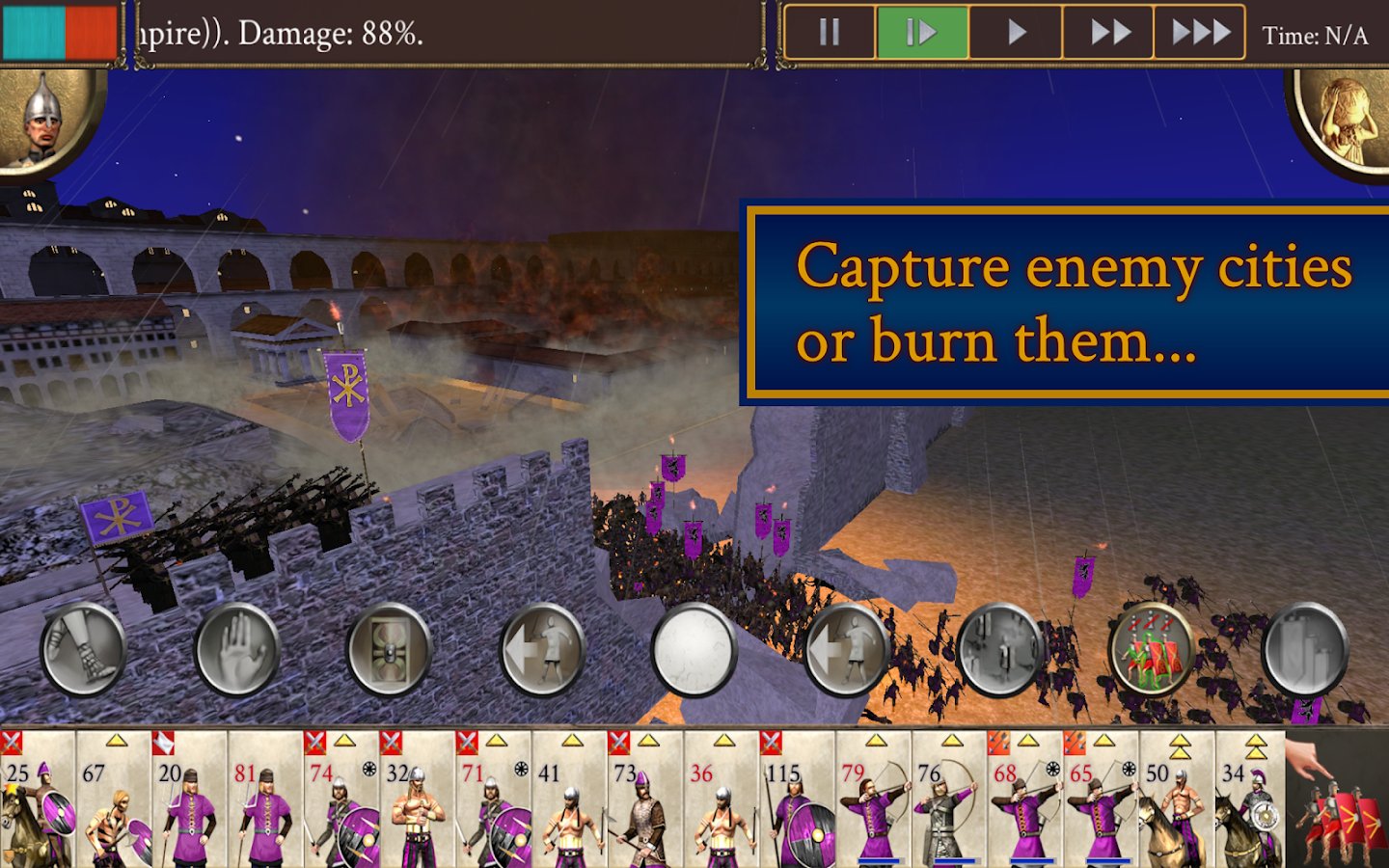
Task: Switch to double fast-forward speed
Action: [1108, 34]
